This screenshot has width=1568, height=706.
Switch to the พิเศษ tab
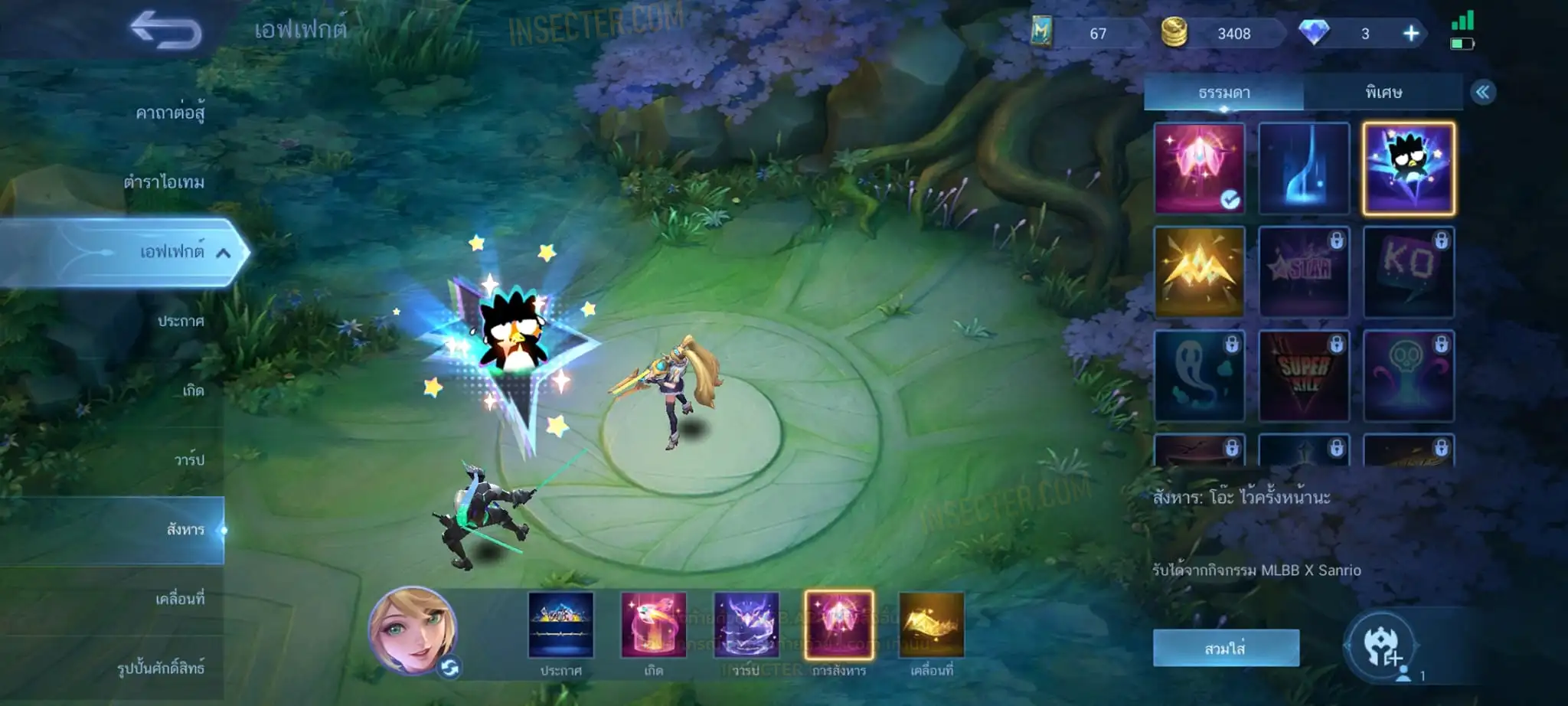pos(1383,93)
